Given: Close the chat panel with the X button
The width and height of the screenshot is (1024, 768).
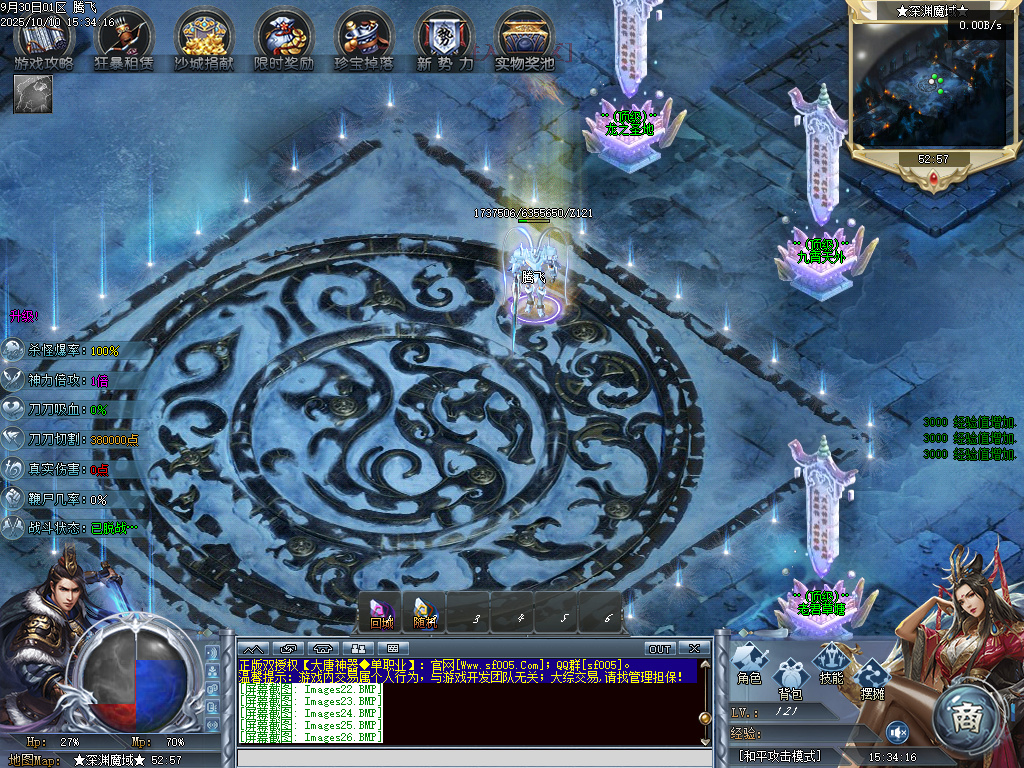Looking at the screenshot, I should pos(694,648).
